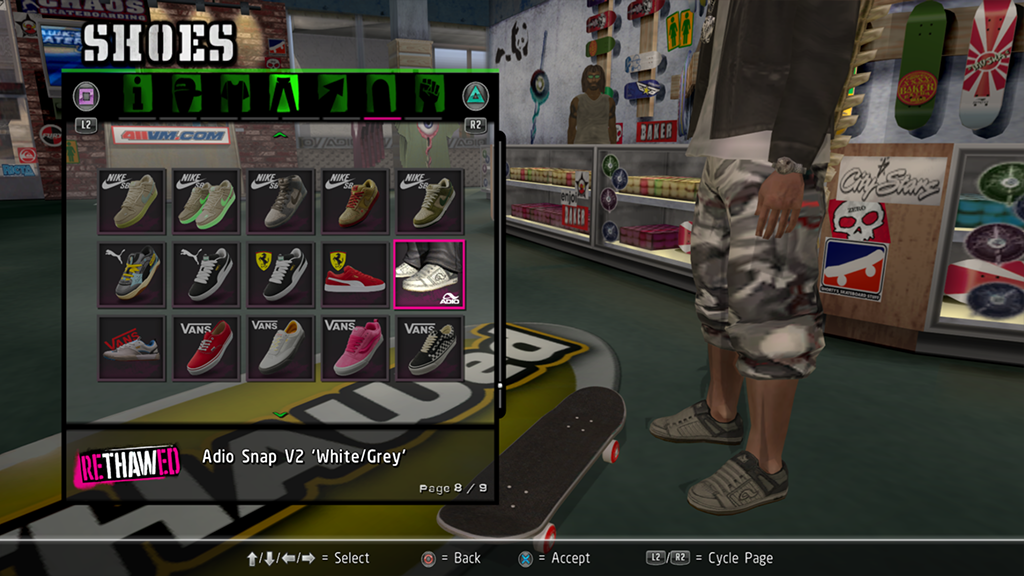Choose the red Vans shoe
The width and height of the screenshot is (1024, 576).
(207, 348)
